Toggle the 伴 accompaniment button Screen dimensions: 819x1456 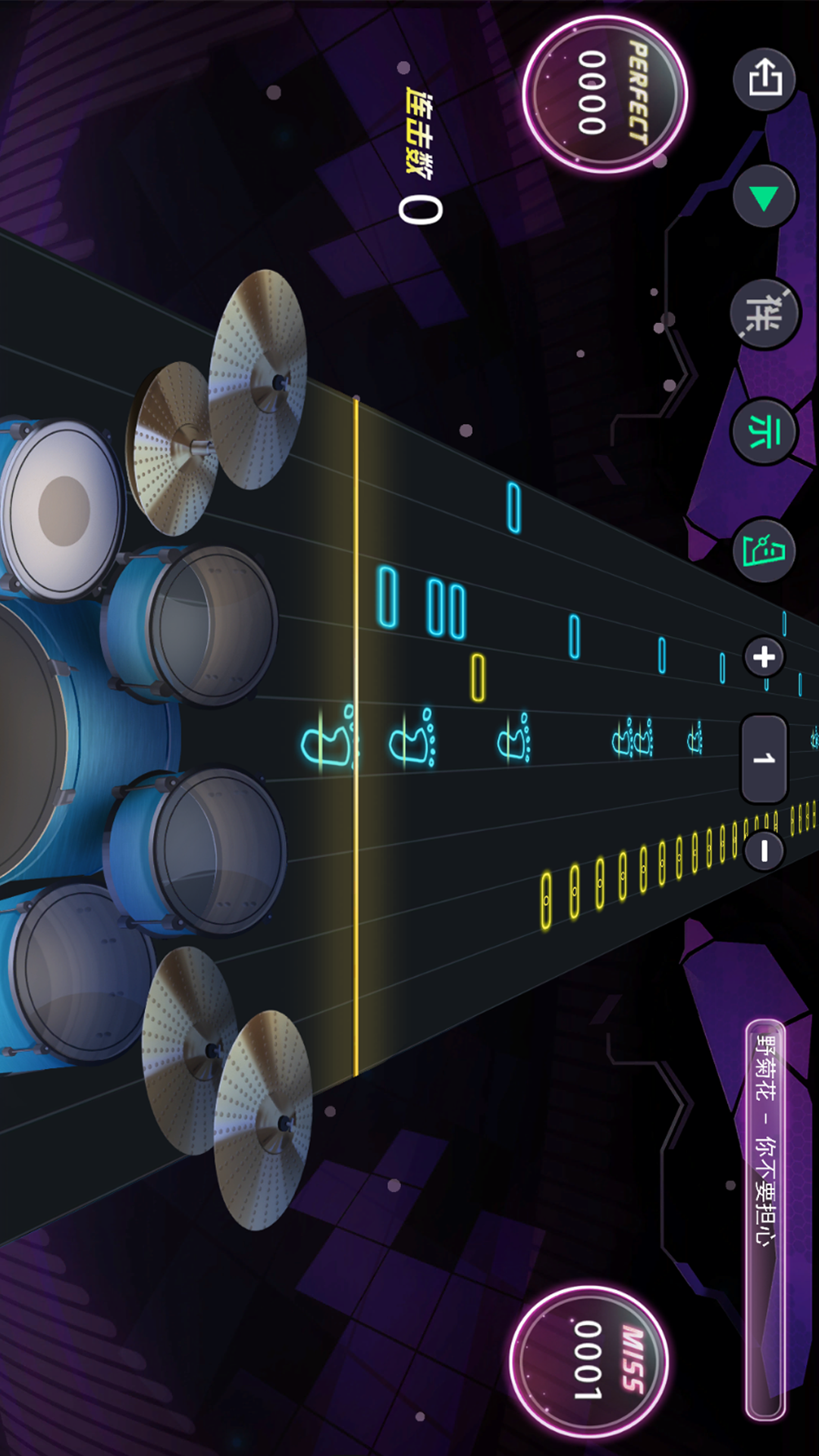pyautogui.click(x=764, y=313)
